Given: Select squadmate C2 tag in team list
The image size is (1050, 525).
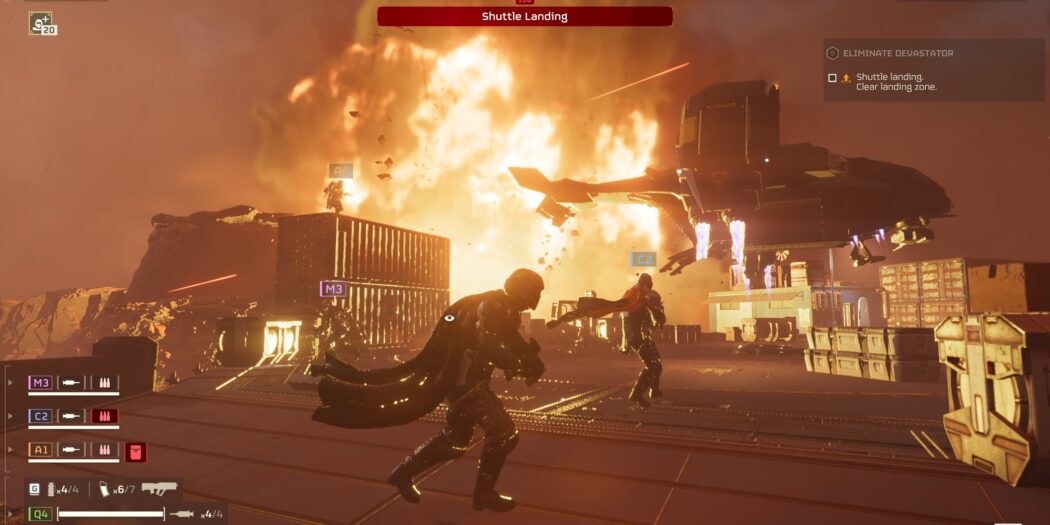Looking at the screenshot, I should coord(41,416).
